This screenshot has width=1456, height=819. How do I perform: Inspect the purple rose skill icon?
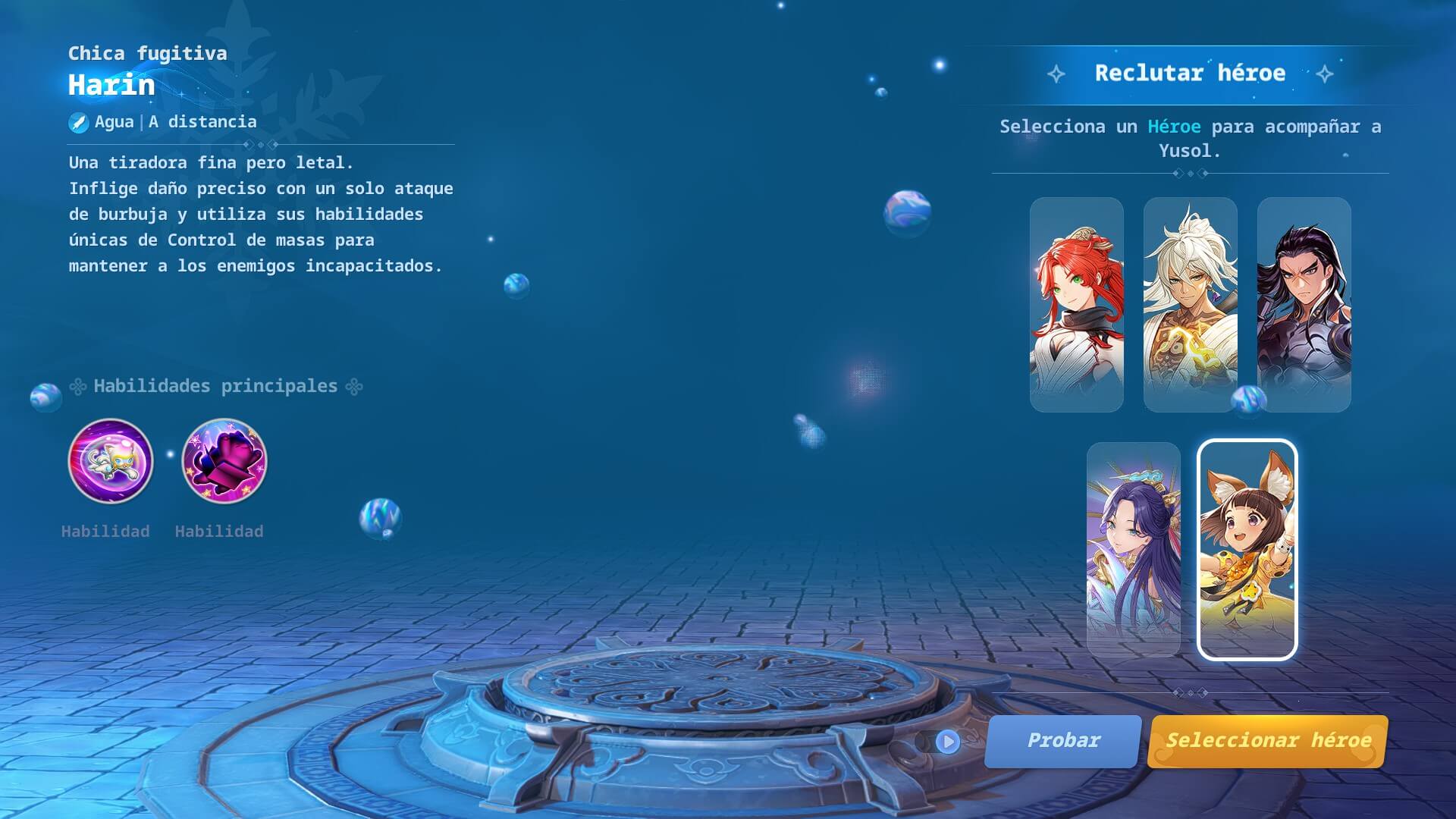tap(224, 461)
